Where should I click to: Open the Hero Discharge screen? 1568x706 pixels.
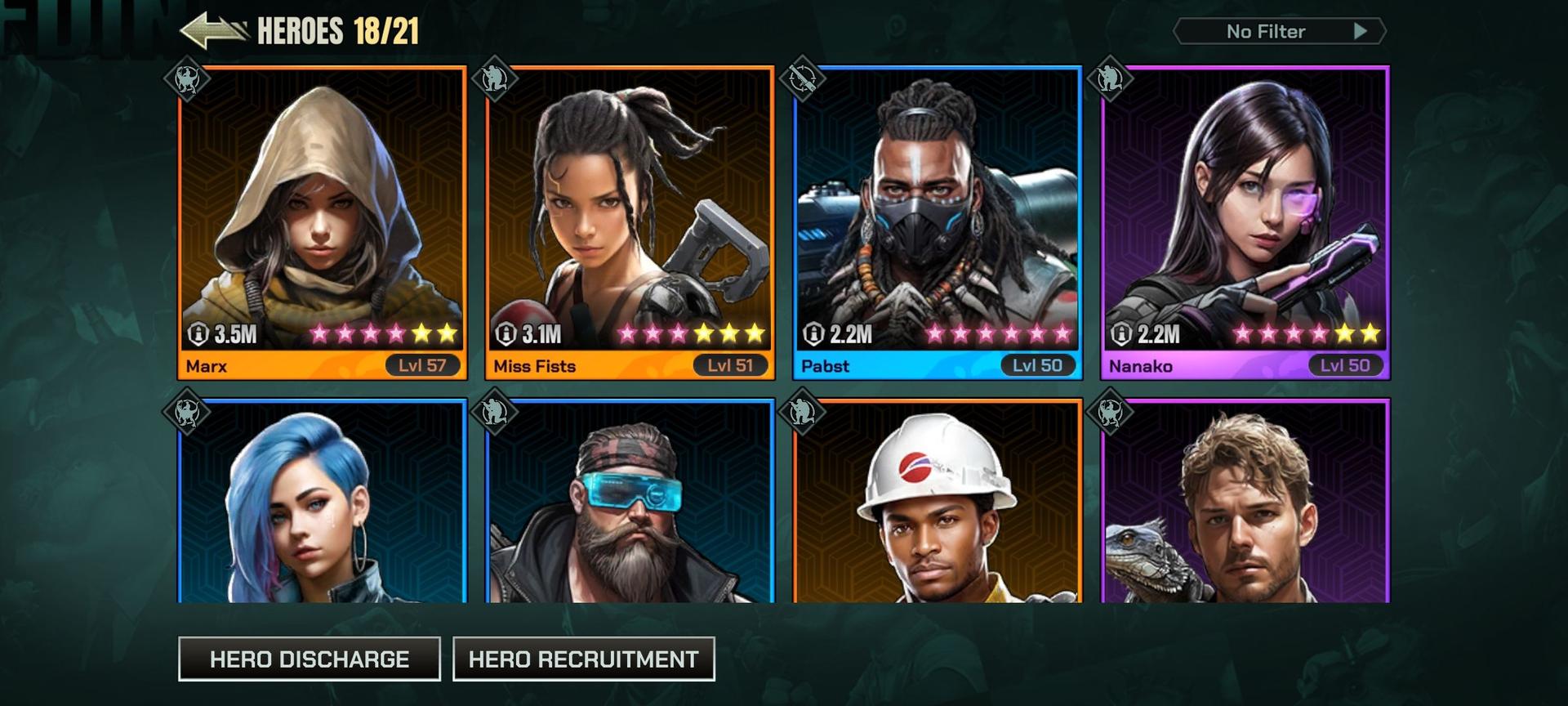click(x=310, y=659)
